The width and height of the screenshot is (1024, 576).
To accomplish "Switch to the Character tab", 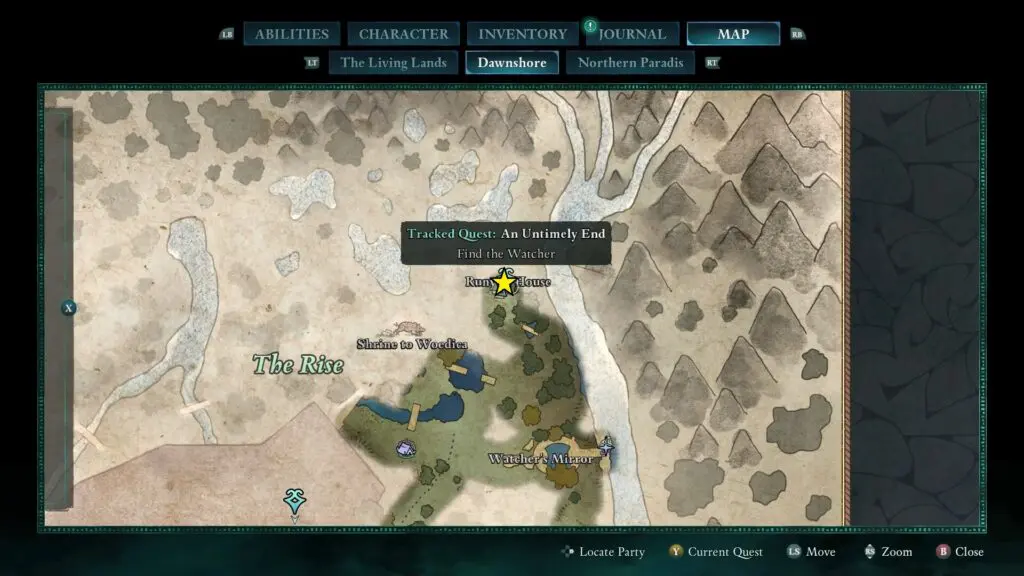I will pyautogui.click(x=403, y=34).
